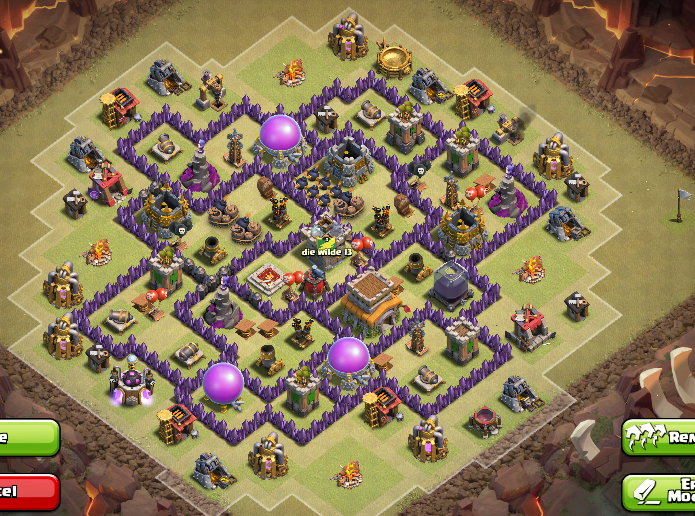The width and height of the screenshot is (695, 516).
Task: Activate Erase Mode
Action: coord(659,490)
